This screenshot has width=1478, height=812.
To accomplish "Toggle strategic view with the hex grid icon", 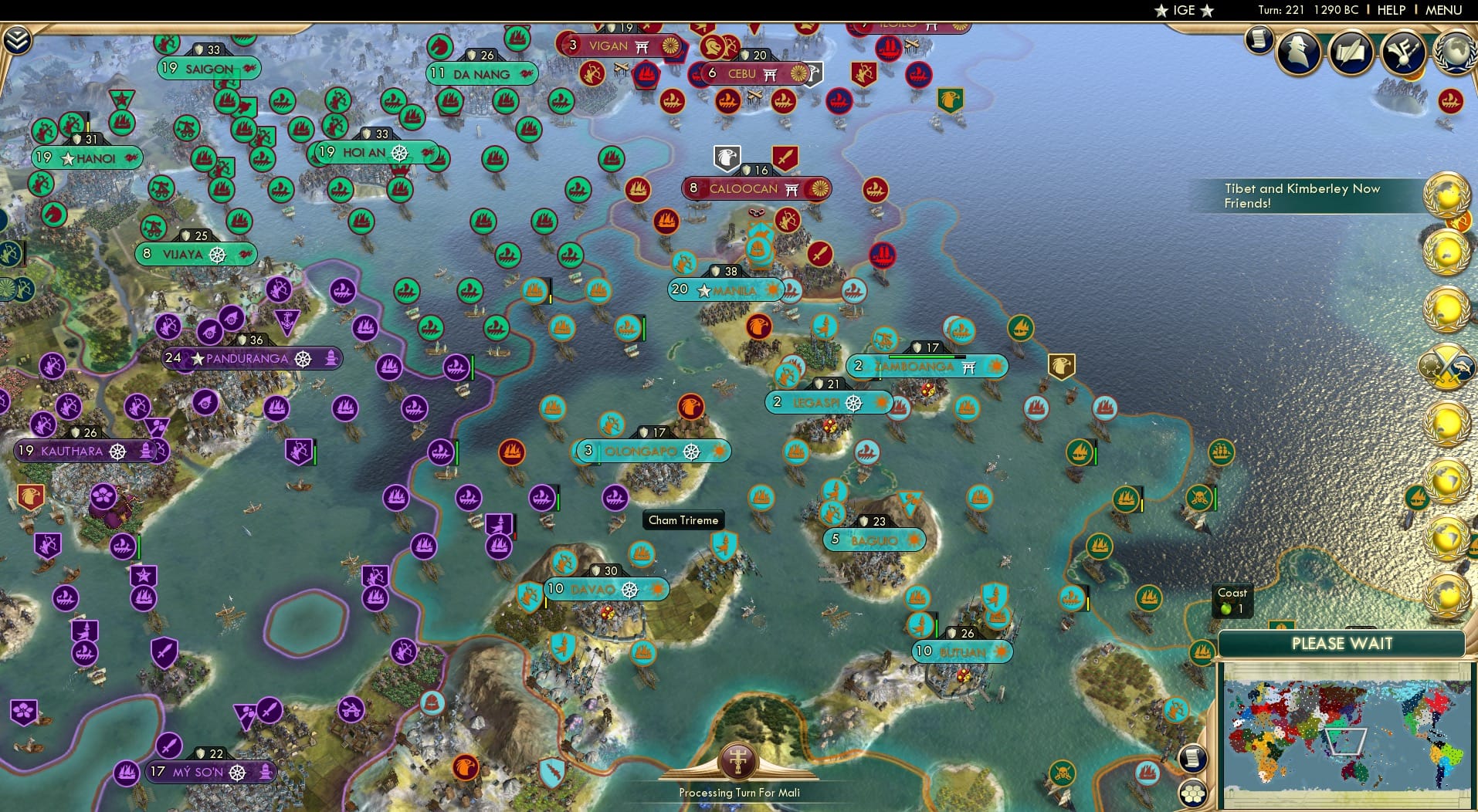I will [1192, 795].
